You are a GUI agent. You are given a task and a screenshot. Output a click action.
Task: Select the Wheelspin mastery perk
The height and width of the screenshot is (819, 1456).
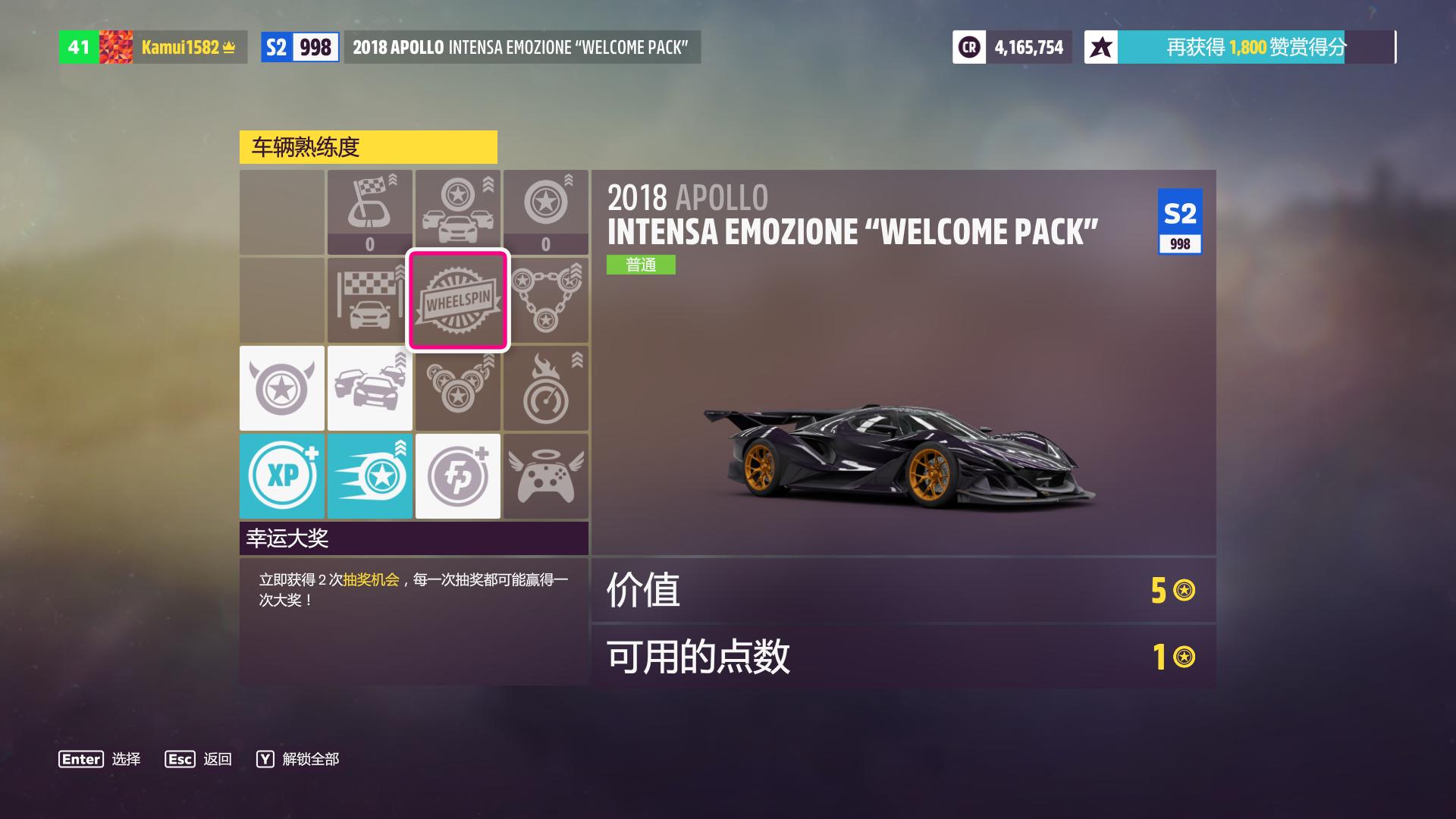(x=458, y=300)
